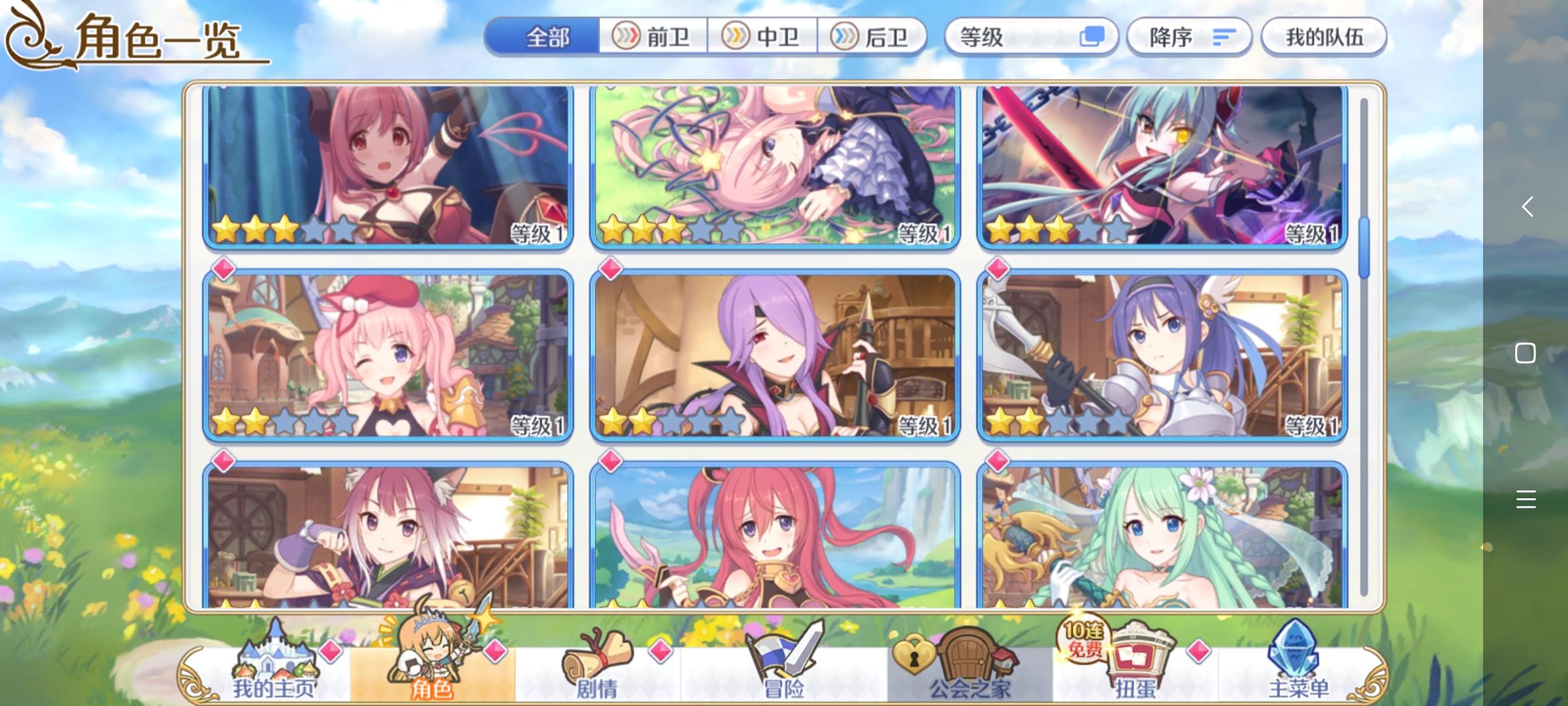Toggle the 后卫 position filter

click(x=872, y=37)
